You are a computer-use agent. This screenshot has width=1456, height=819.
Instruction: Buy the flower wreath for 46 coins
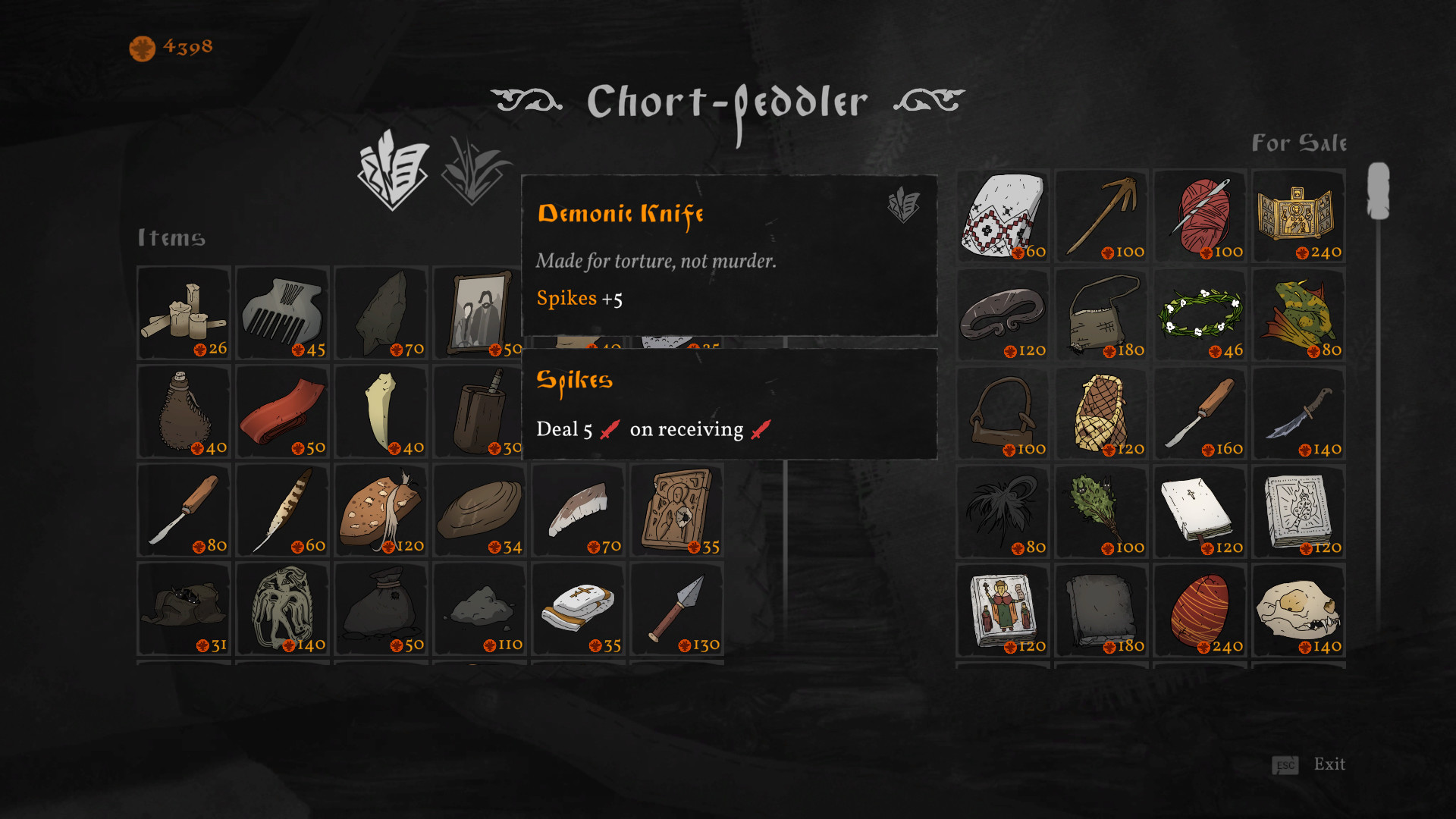tap(1200, 313)
